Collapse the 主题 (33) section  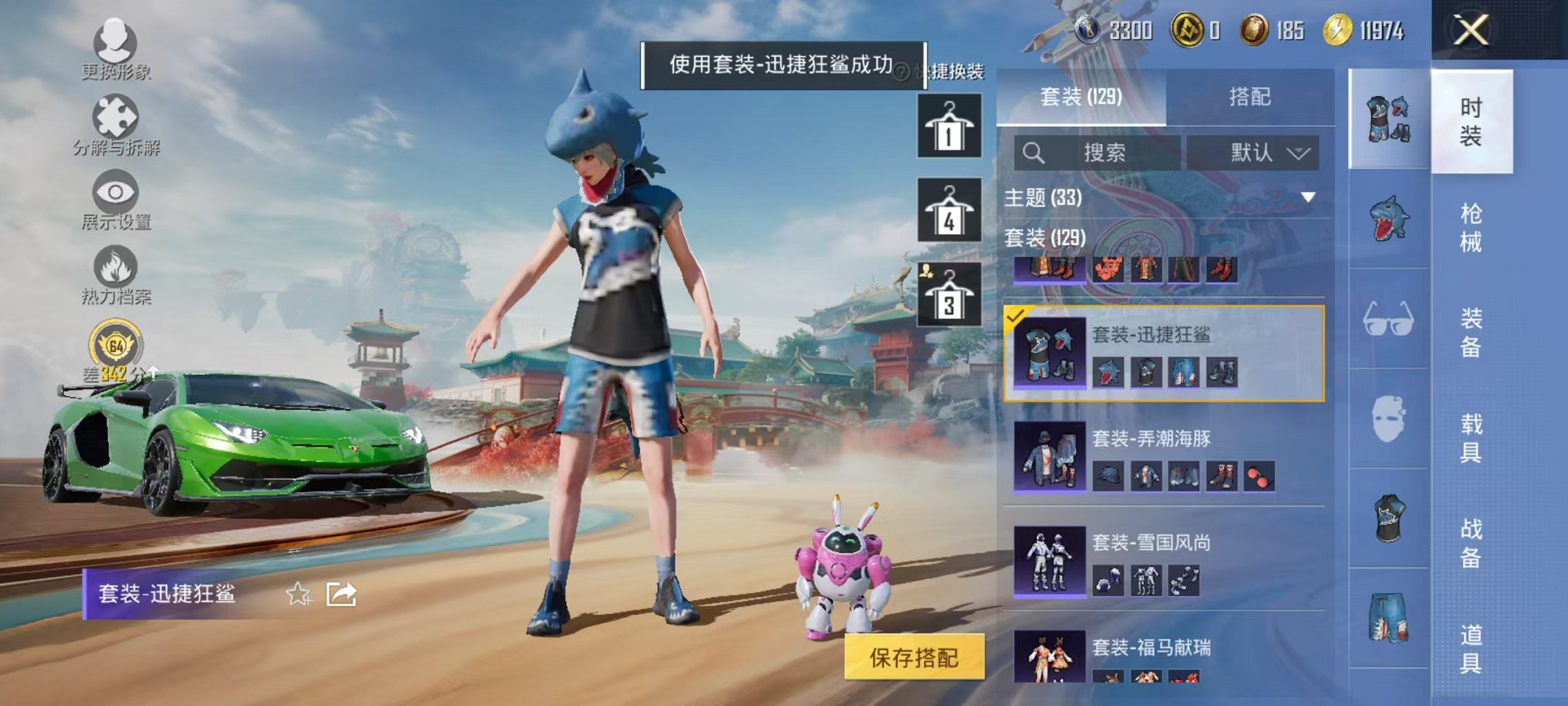pyautogui.click(x=1307, y=197)
